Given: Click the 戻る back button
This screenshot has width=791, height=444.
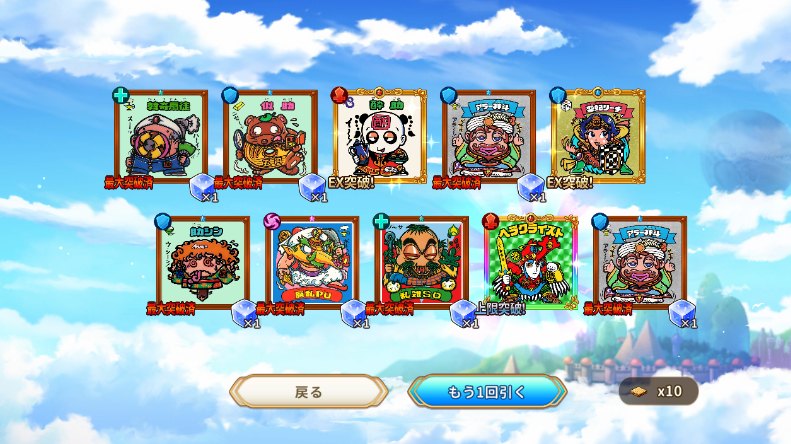Looking at the screenshot, I should [x=309, y=391].
